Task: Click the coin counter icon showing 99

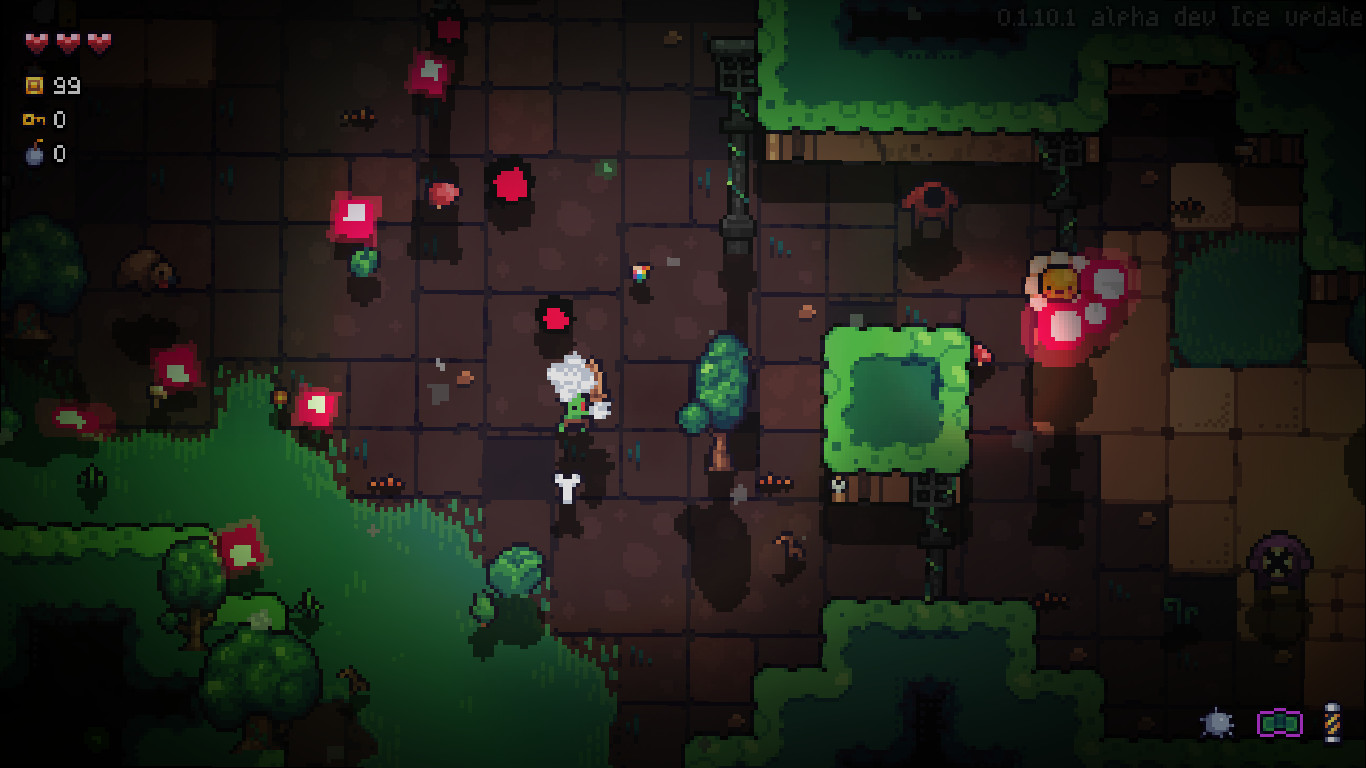Action: (34, 85)
